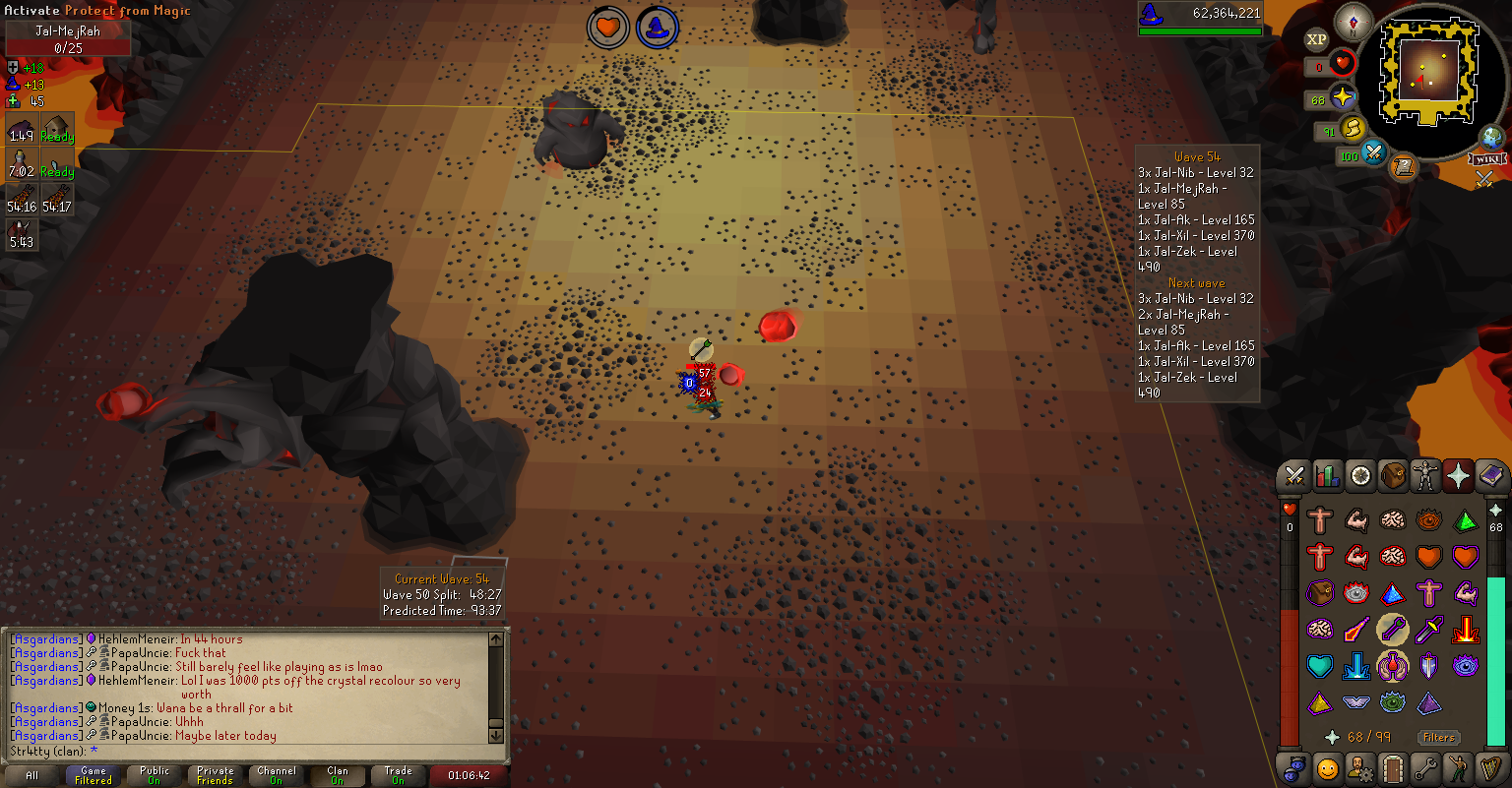Toggle the XP drops orb
The image size is (1512, 788).
[x=1316, y=40]
